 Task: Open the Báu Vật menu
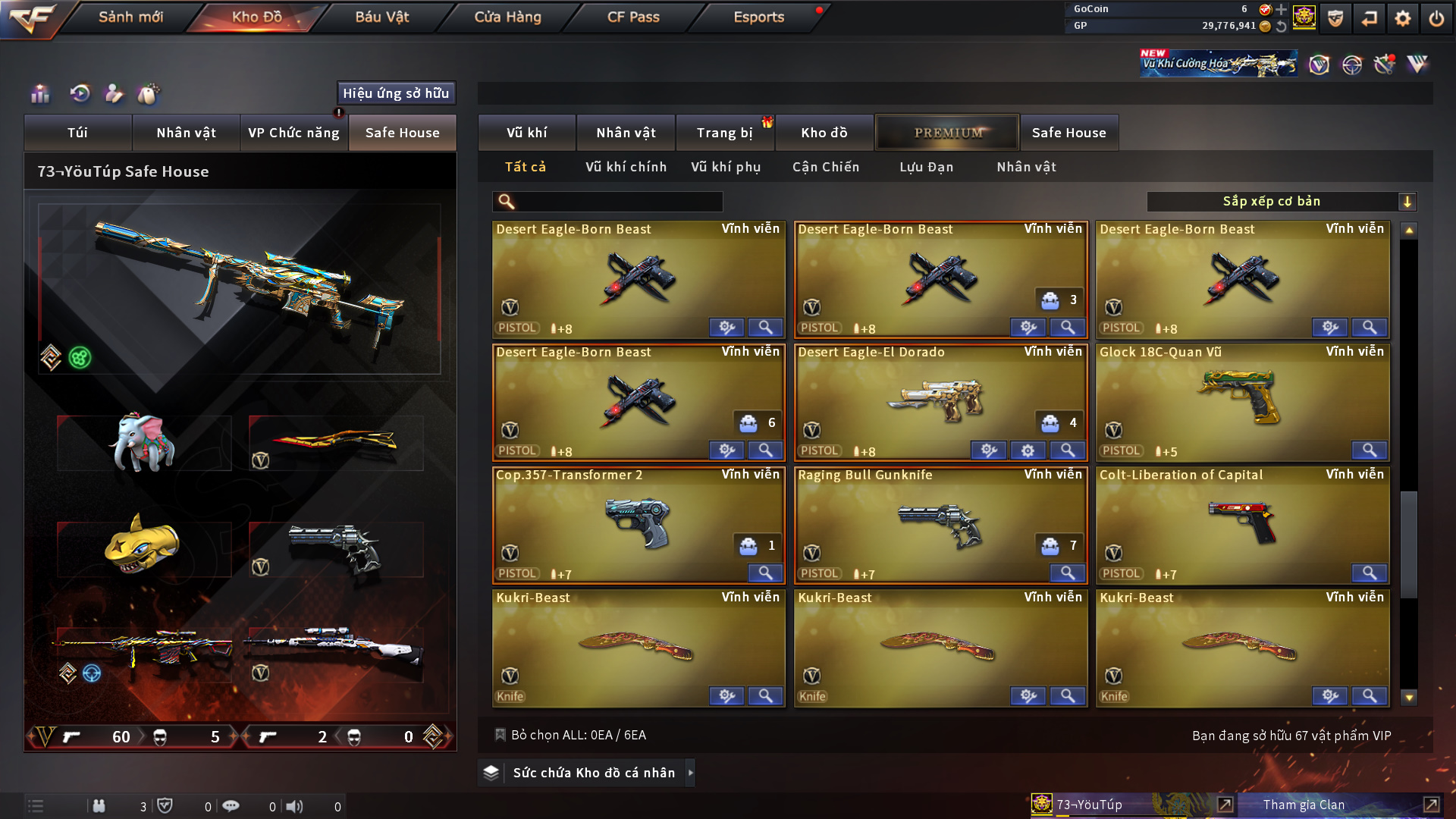point(381,17)
